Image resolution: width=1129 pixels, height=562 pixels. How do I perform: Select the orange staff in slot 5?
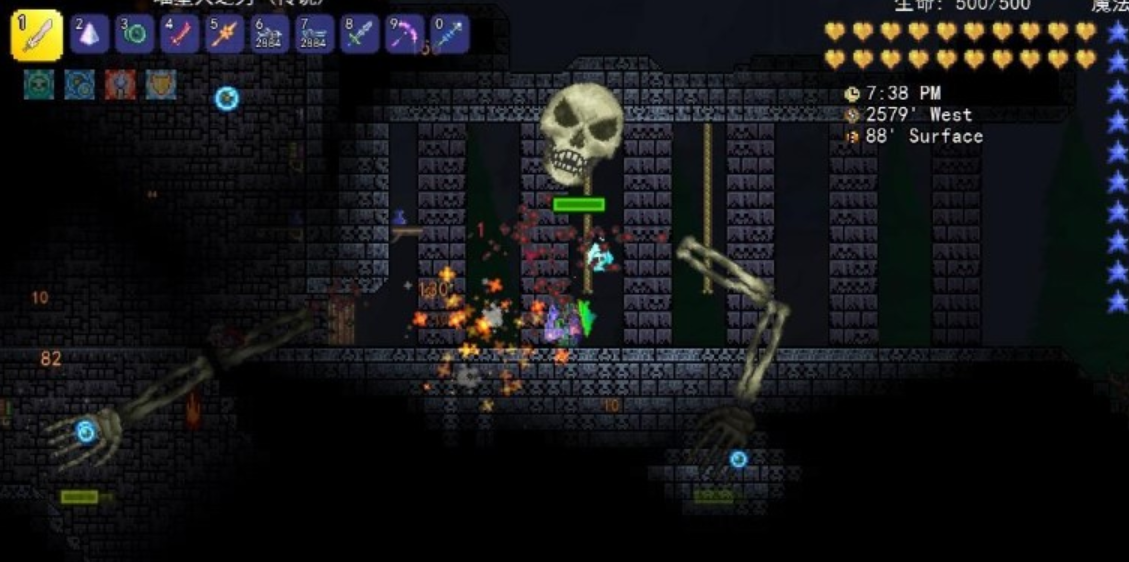click(x=225, y=35)
